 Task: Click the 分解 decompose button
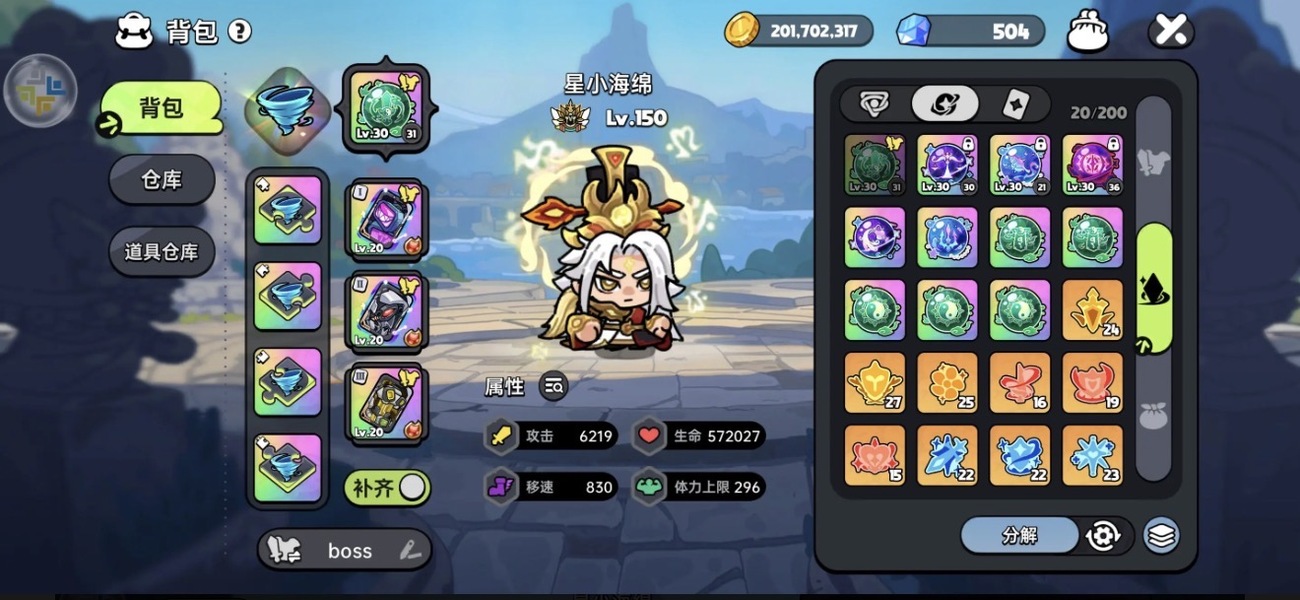tap(1019, 535)
